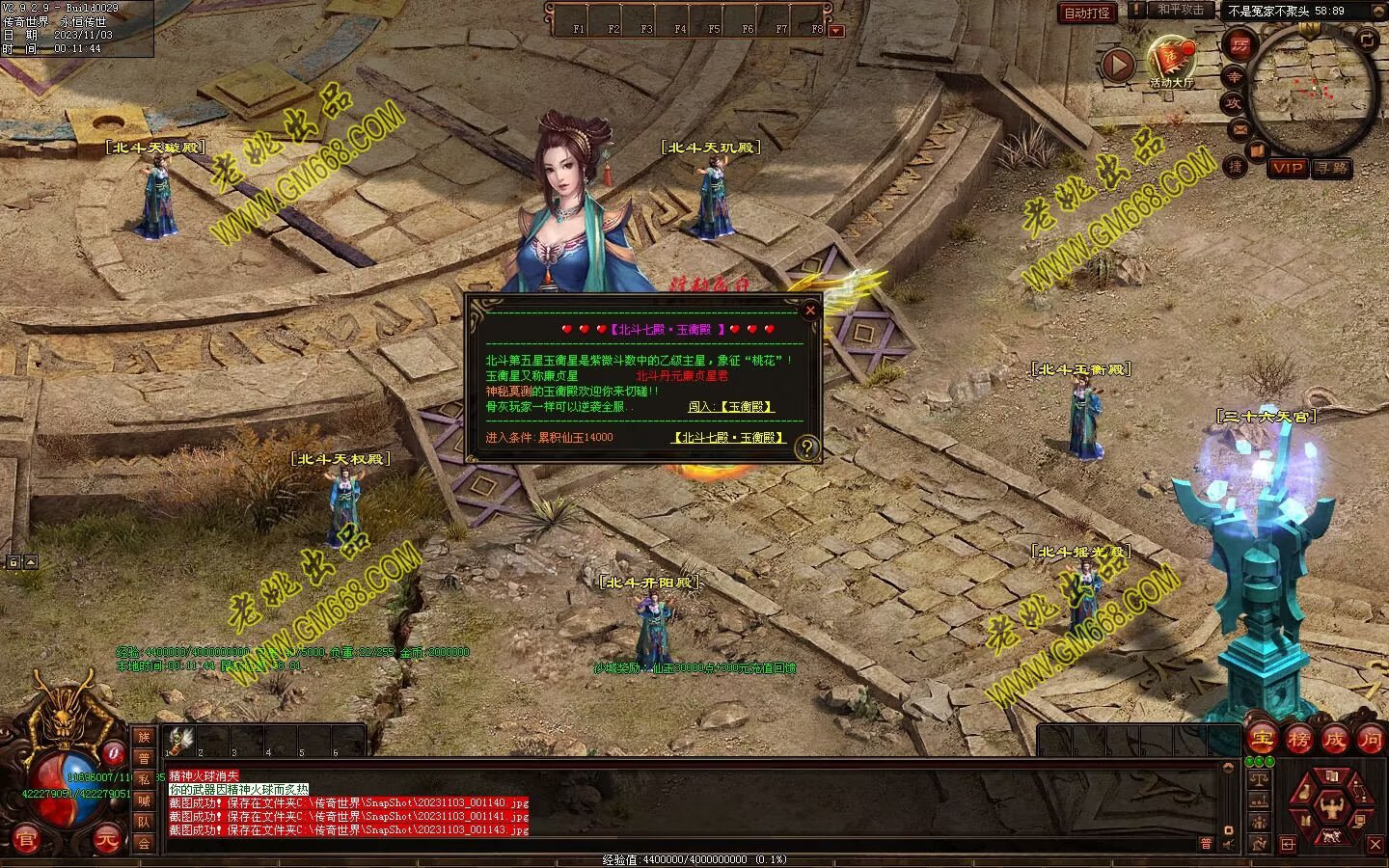The height and width of the screenshot is (868, 1389).
Task: Toggle the 自动打怪 auto-fight button
Action: [1087, 13]
